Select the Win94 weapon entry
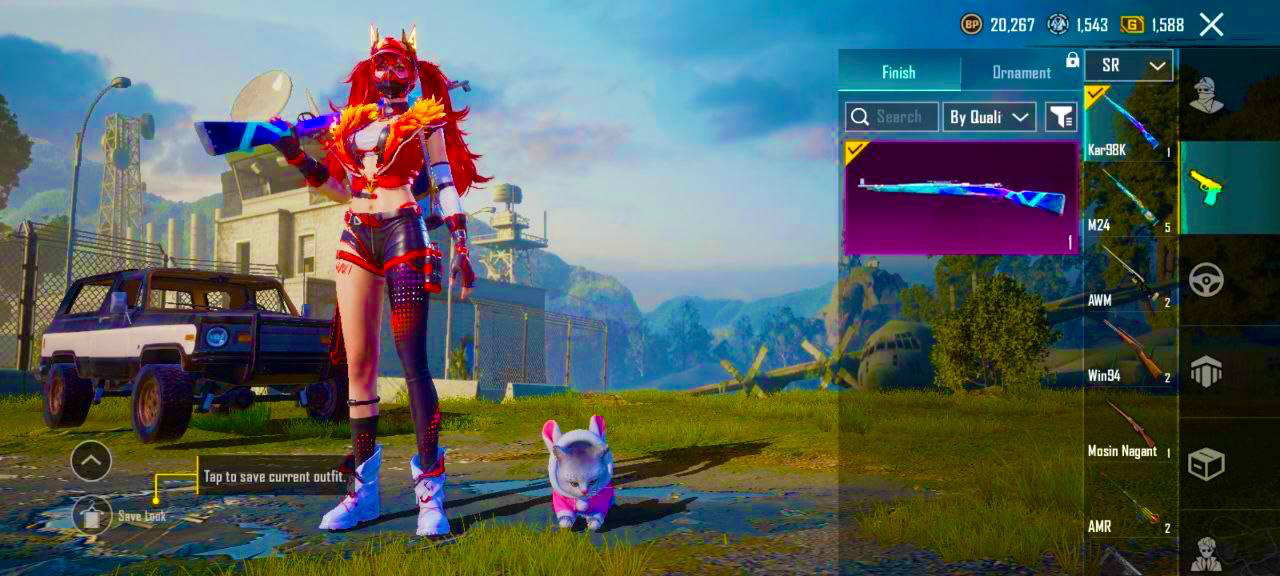The image size is (1280, 576). coord(1130,350)
